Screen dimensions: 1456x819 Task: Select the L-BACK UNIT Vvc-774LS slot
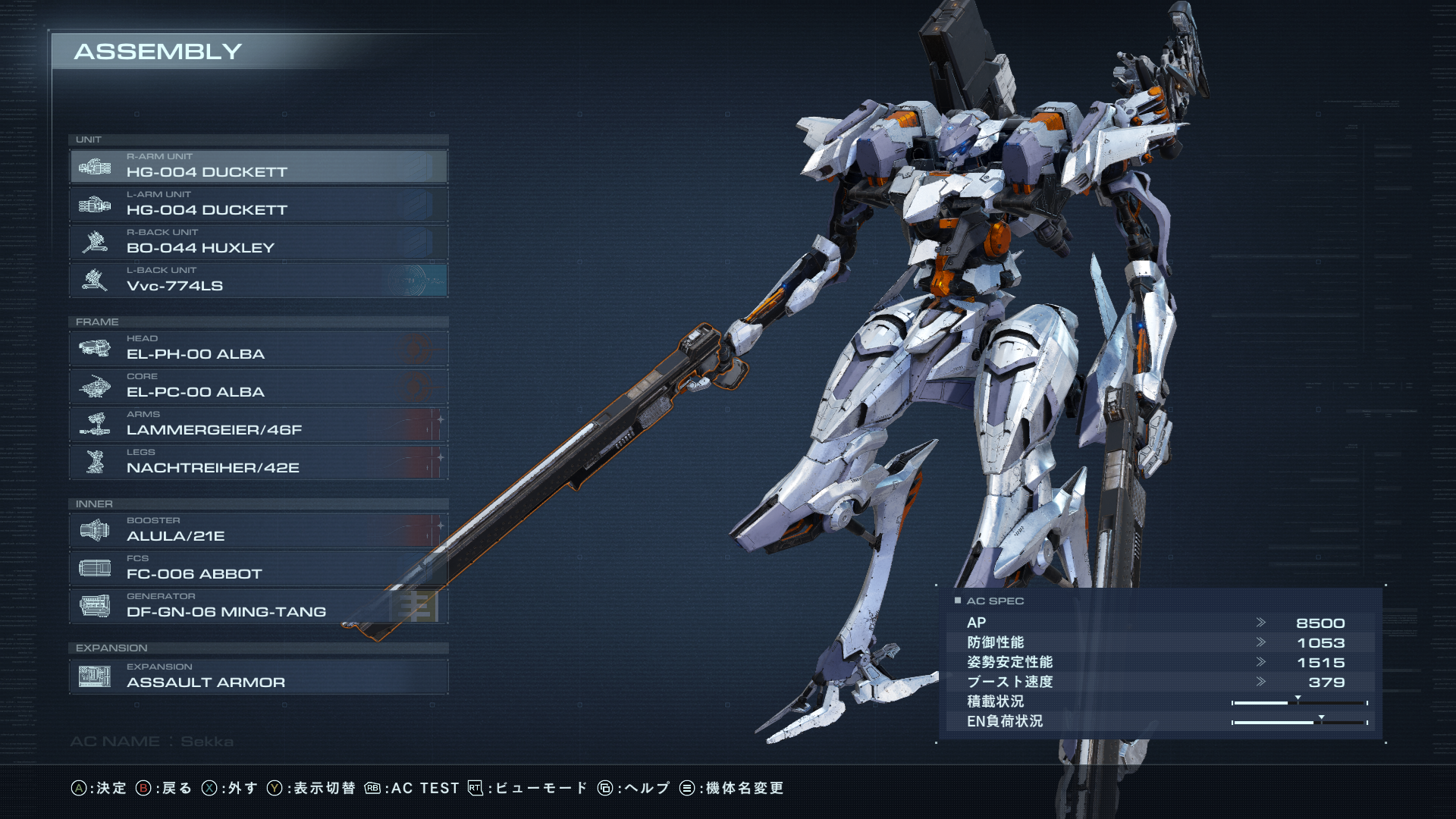(258, 280)
